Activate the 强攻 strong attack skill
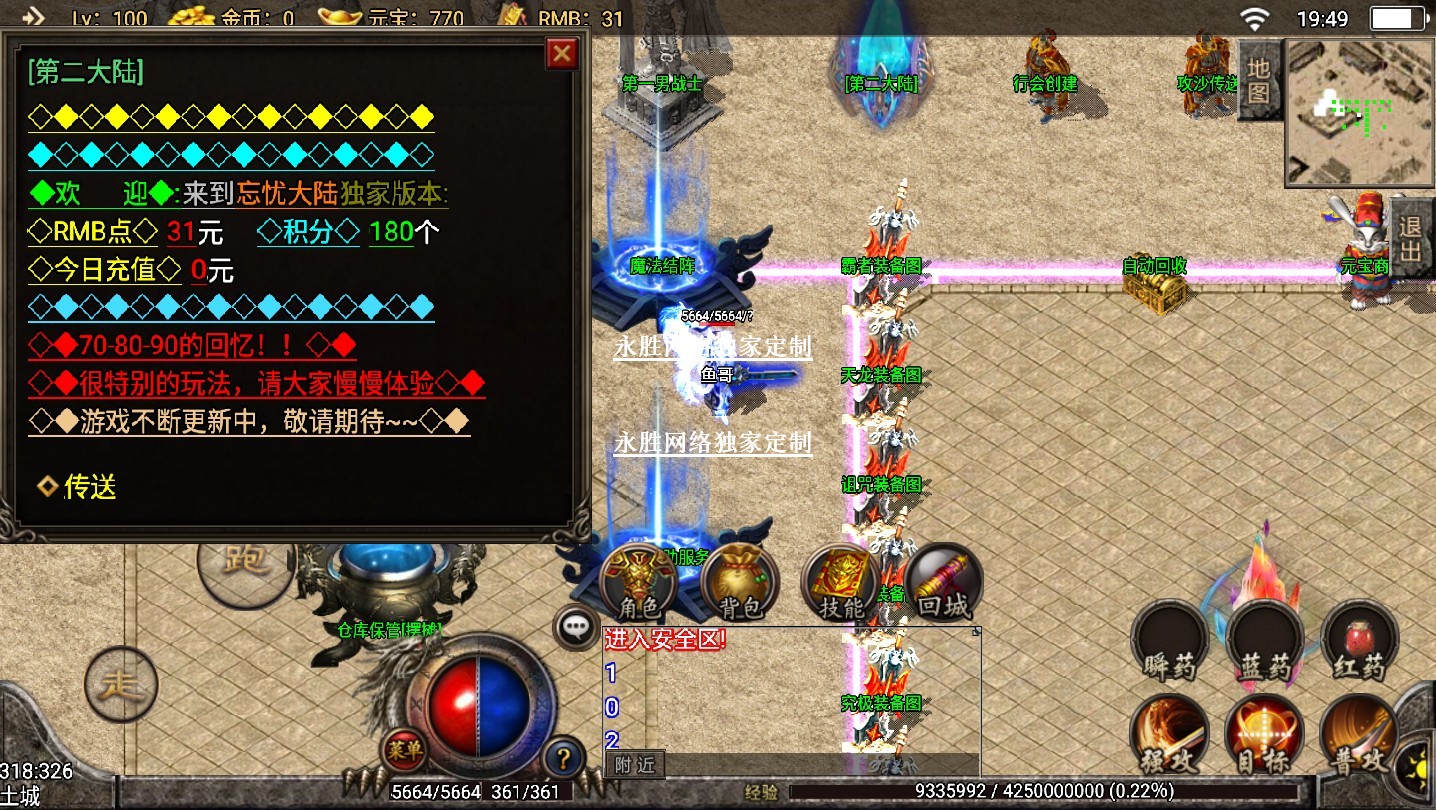Viewport: 1436px width, 810px height. [x=1170, y=737]
